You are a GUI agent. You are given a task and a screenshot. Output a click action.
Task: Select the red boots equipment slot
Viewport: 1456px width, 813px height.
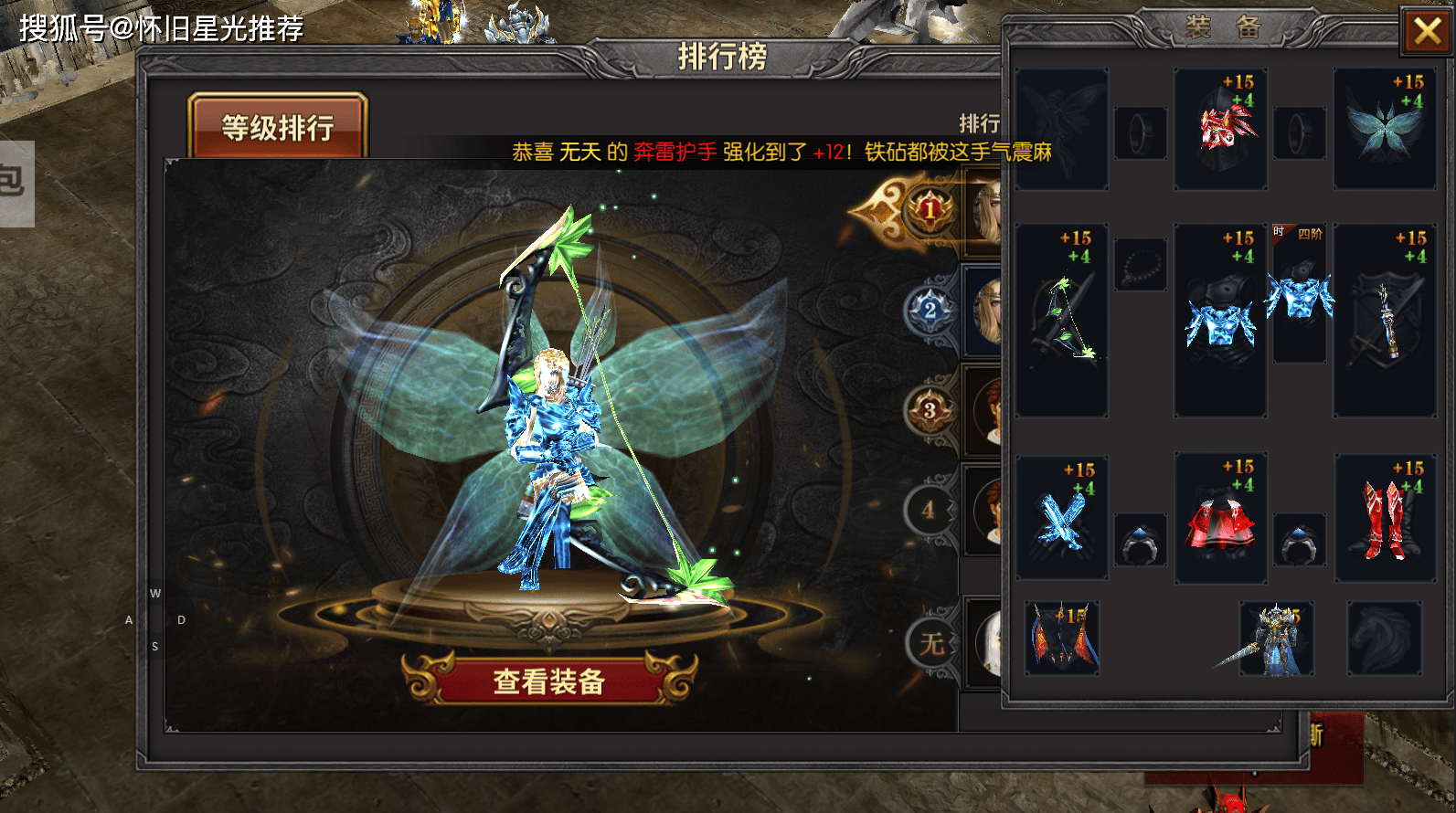(x=1384, y=518)
